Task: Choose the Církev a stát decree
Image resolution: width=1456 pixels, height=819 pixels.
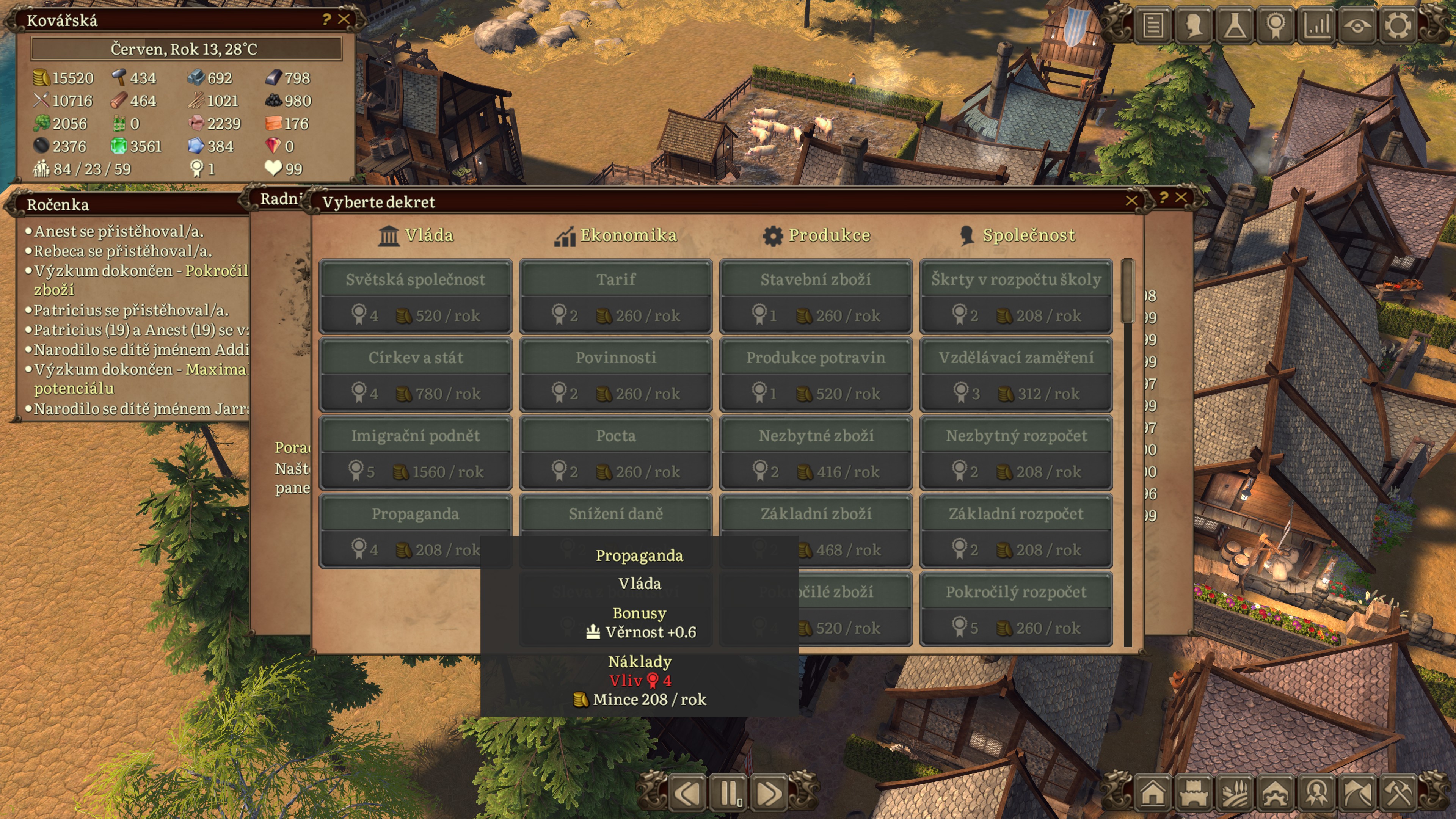Action: (416, 374)
